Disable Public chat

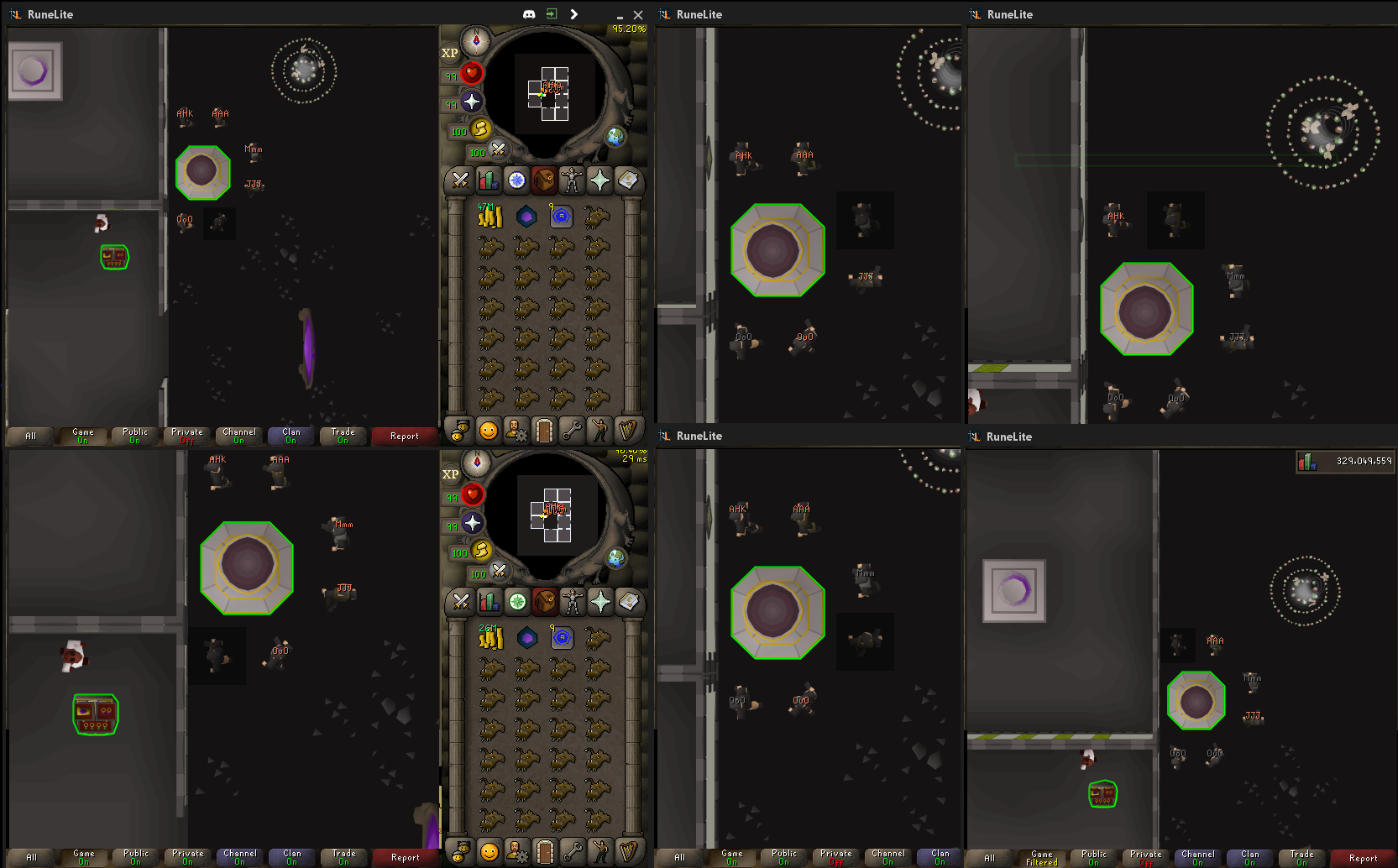tap(134, 435)
